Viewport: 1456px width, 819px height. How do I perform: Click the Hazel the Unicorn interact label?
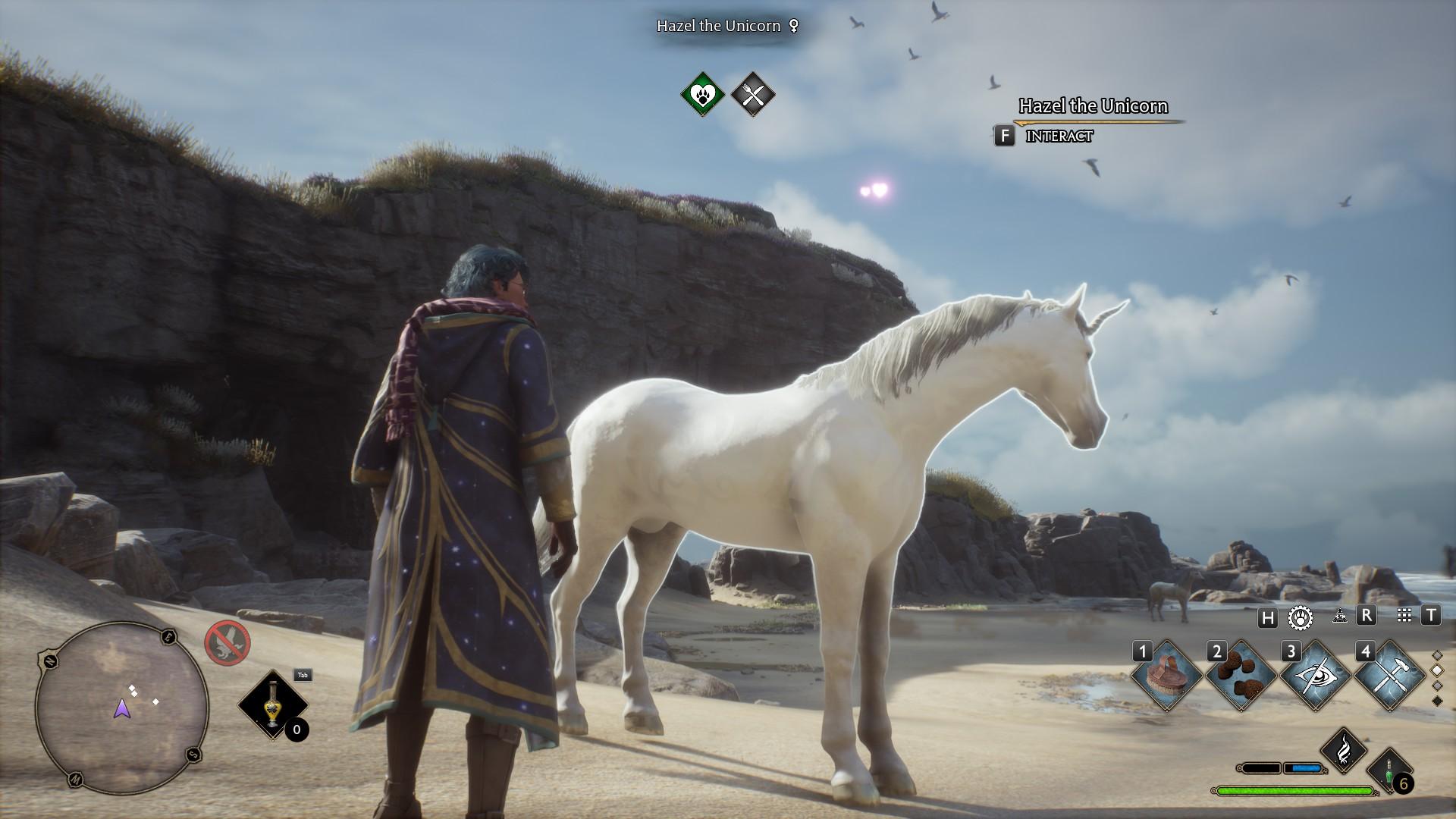[x=1058, y=136]
